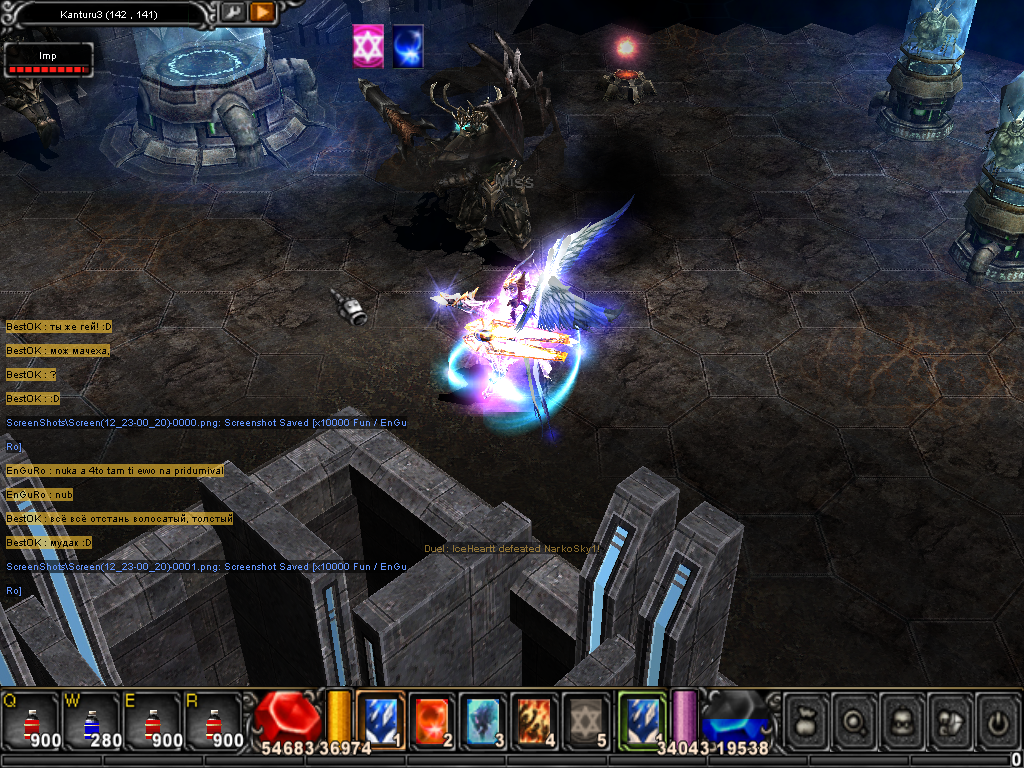
Task: Open the inventory bag button
Action: [809, 720]
